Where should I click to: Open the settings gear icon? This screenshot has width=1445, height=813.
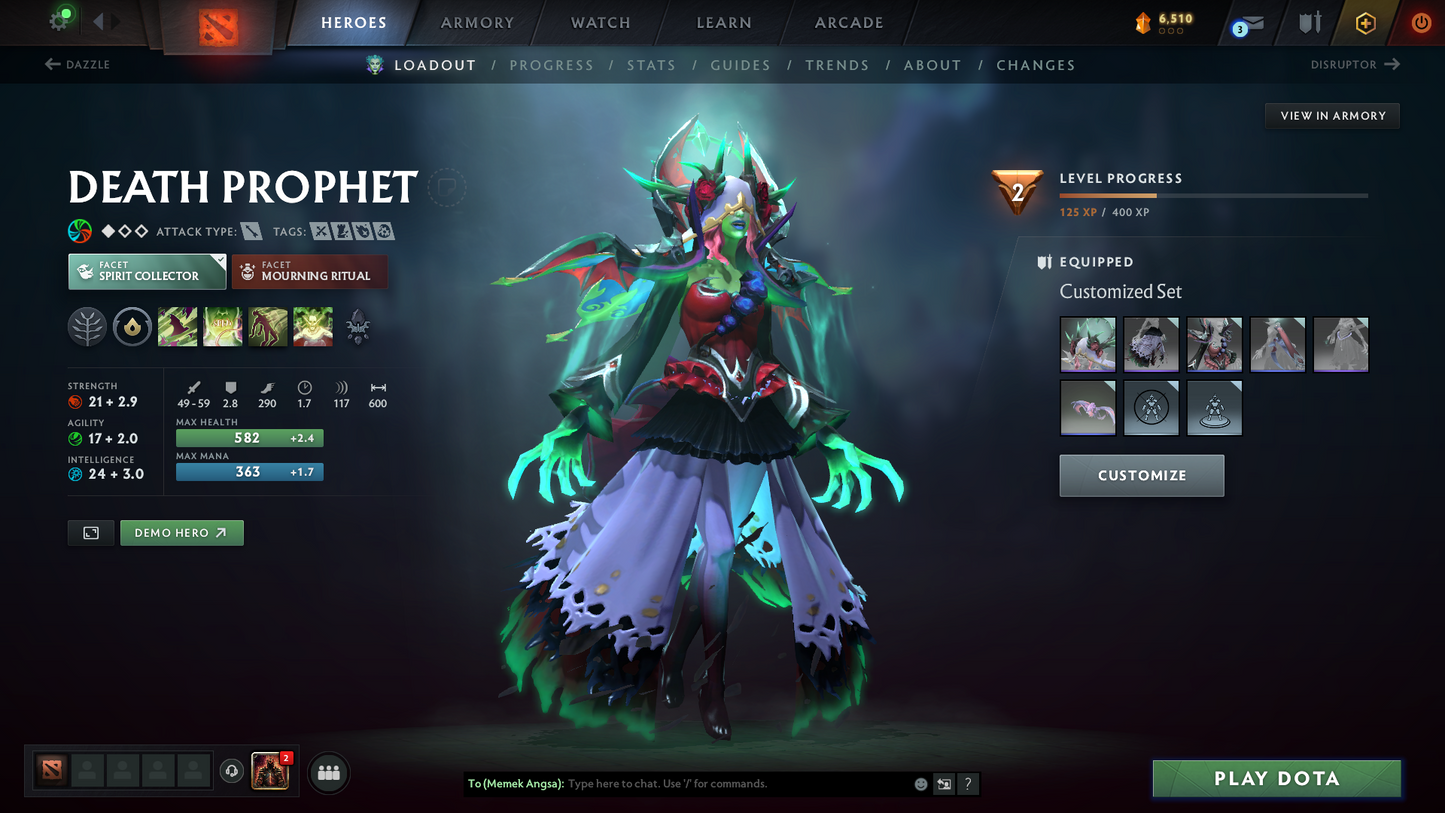(59, 22)
